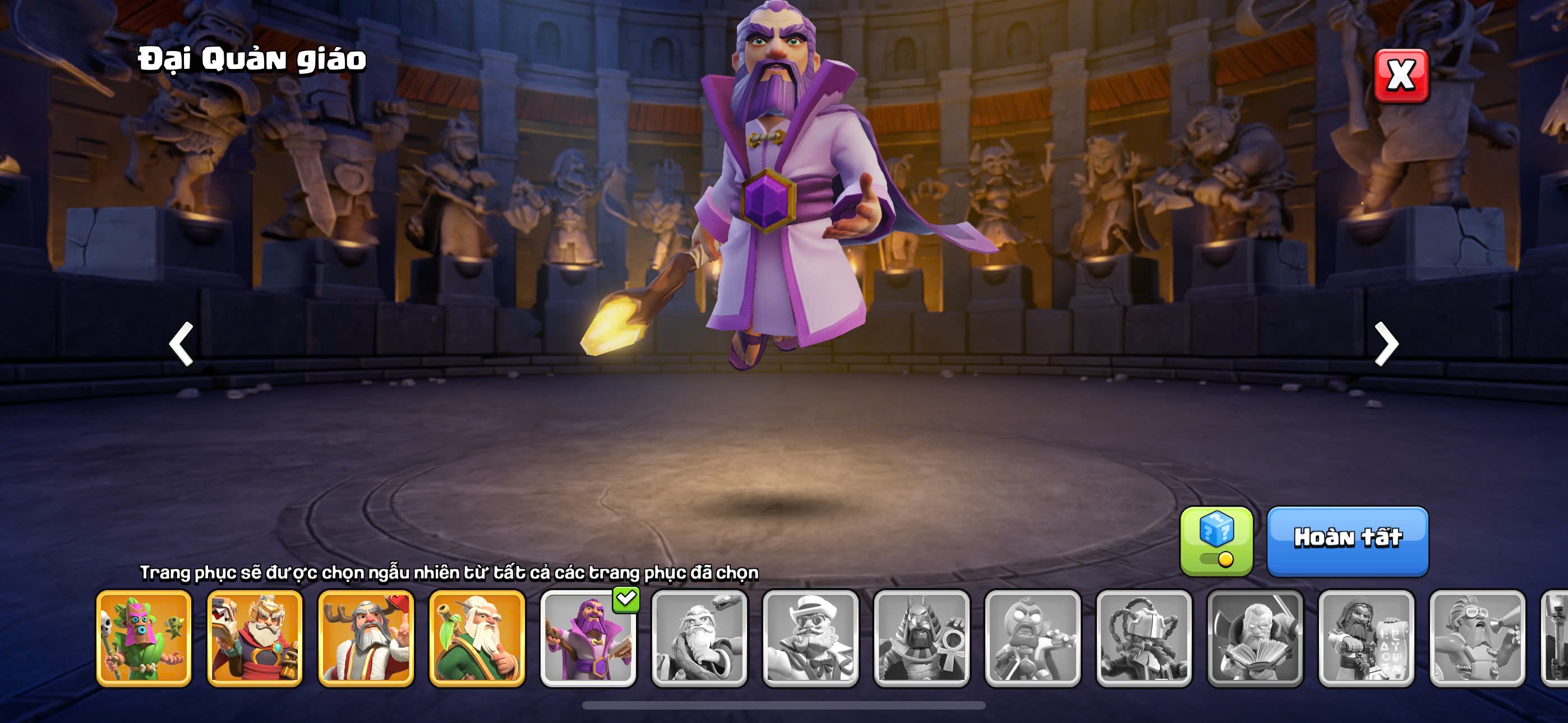
Task: Choose the locked gingerbread Warden skin
Action: tap(1032, 638)
